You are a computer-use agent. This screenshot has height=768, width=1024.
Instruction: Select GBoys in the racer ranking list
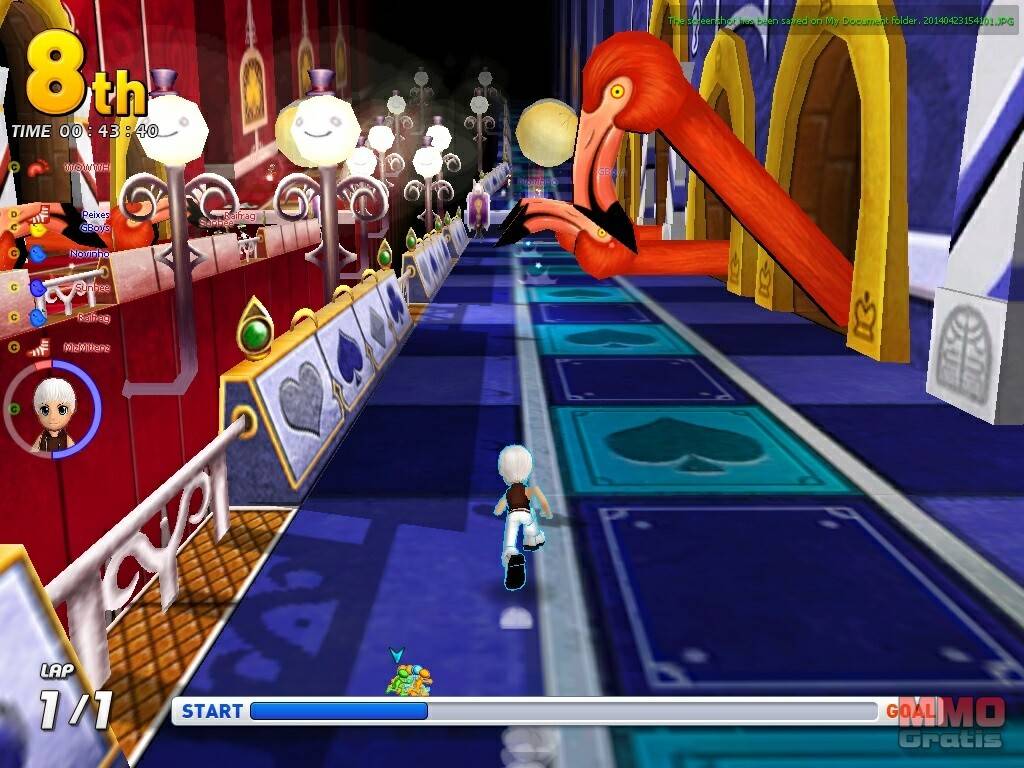coord(94,227)
